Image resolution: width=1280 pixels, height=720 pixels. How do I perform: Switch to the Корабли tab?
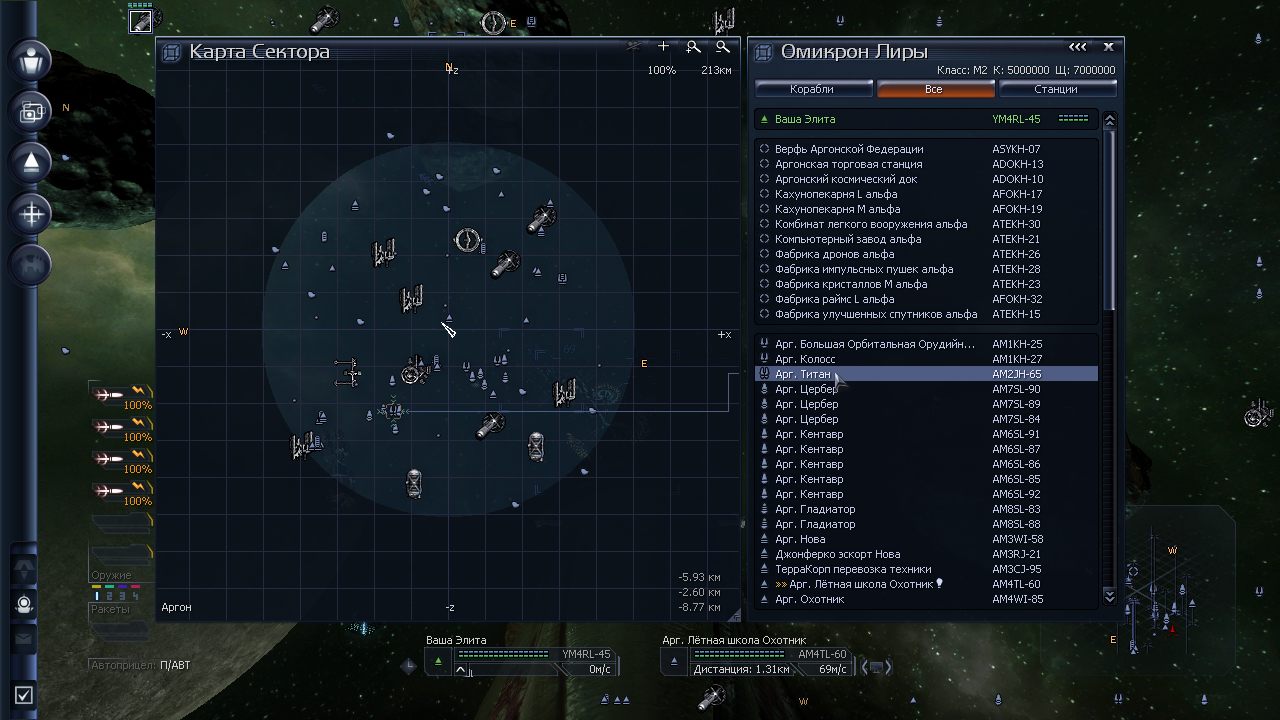click(811, 88)
